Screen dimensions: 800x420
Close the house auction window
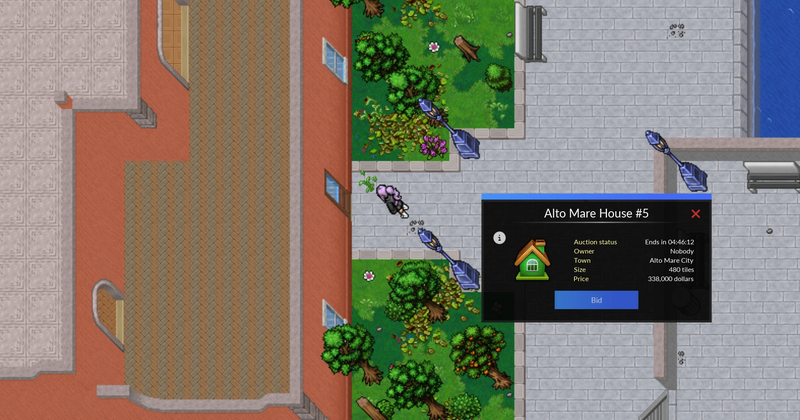pyautogui.click(x=696, y=214)
